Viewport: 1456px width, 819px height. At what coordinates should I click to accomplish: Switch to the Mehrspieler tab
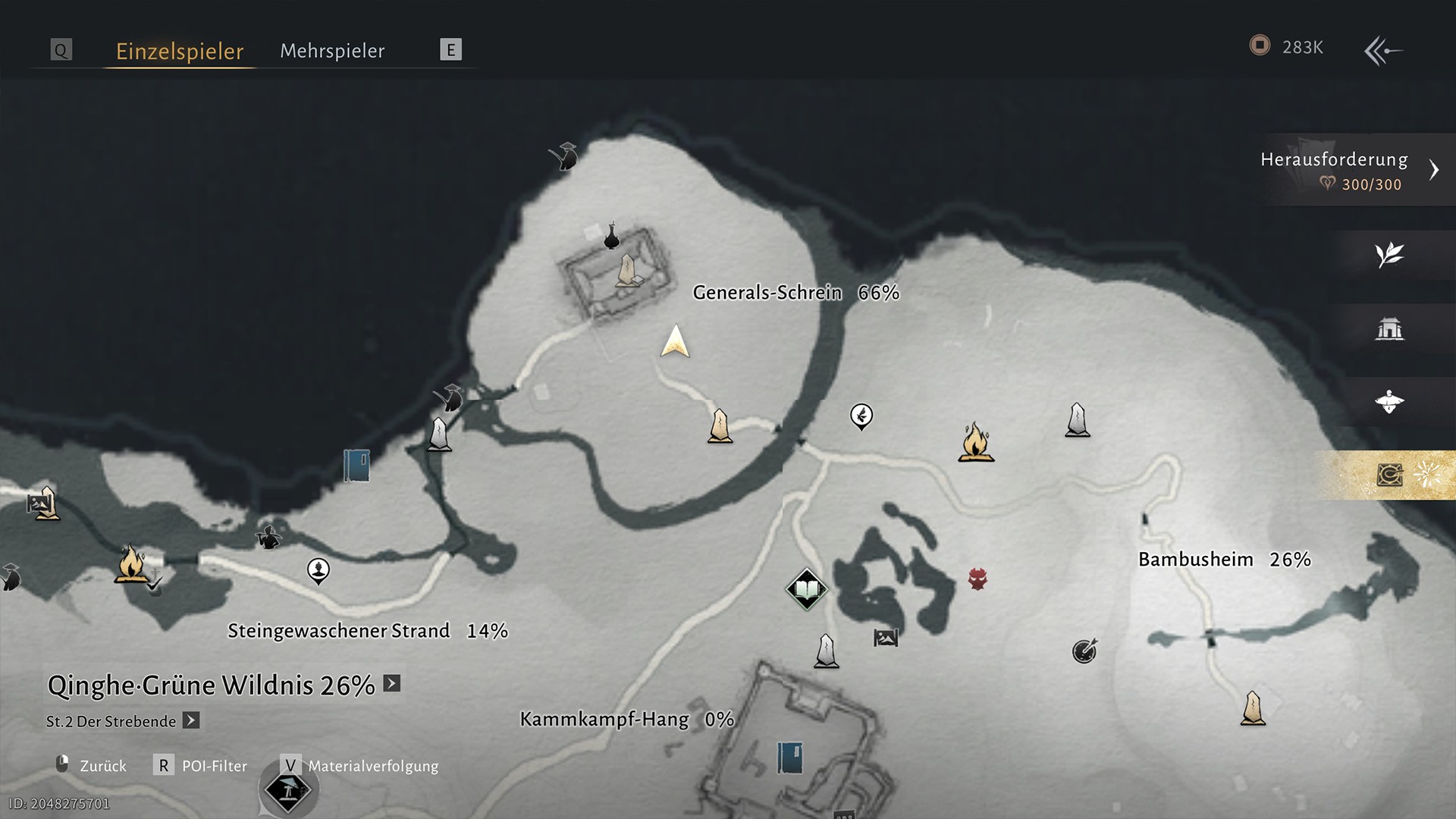(332, 51)
